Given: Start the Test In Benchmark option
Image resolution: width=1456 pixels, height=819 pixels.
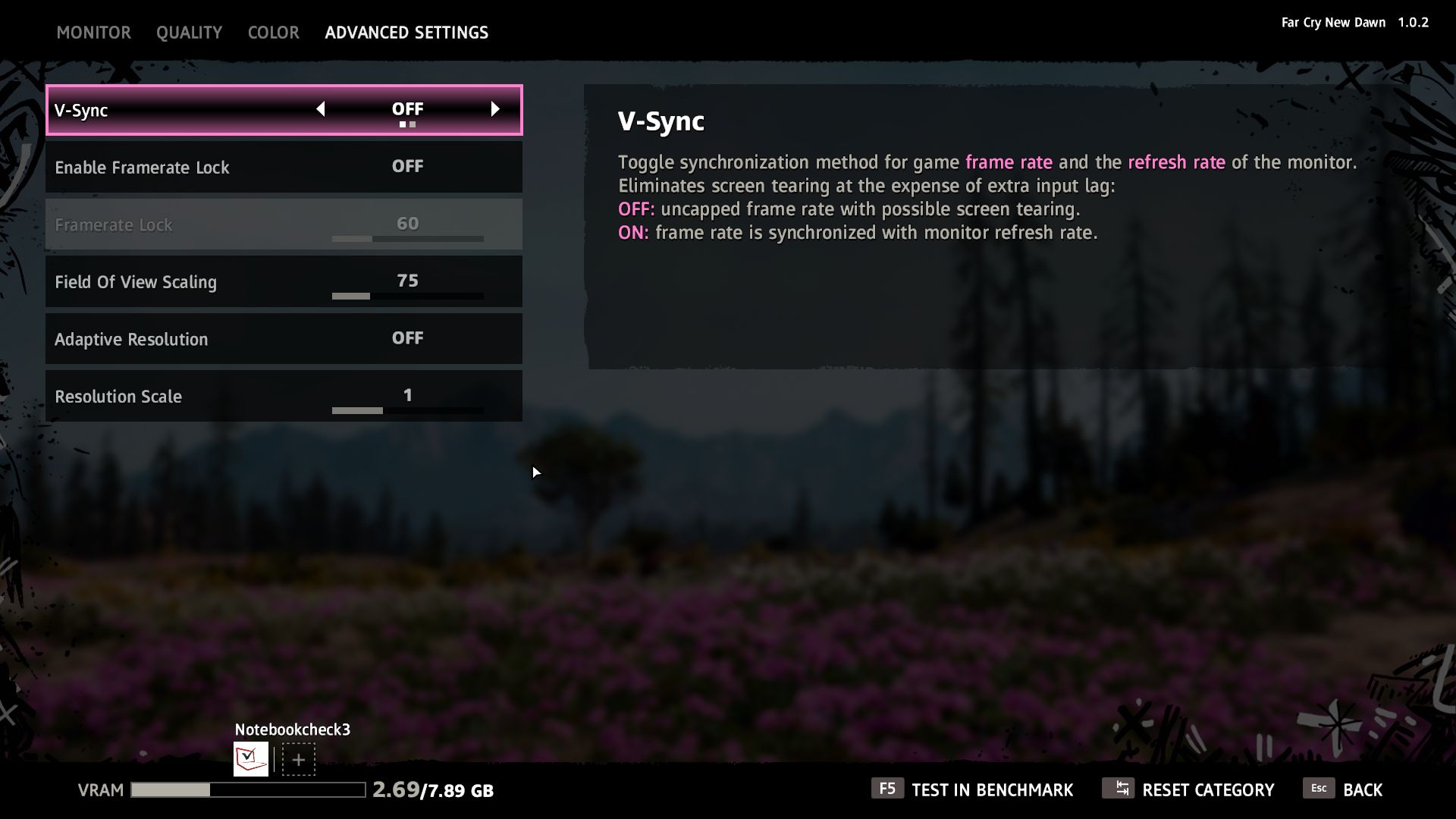Looking at the screenshot, I should (972, 789).
